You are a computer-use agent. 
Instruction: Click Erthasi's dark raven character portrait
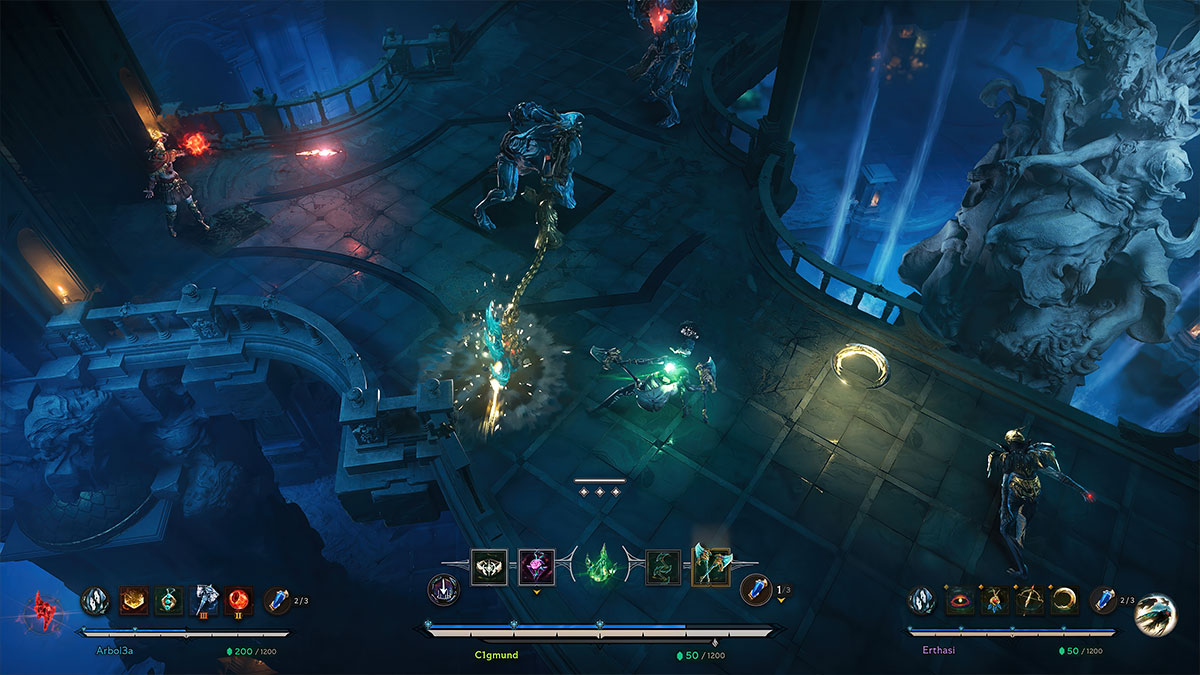[x=1155, y=614]
